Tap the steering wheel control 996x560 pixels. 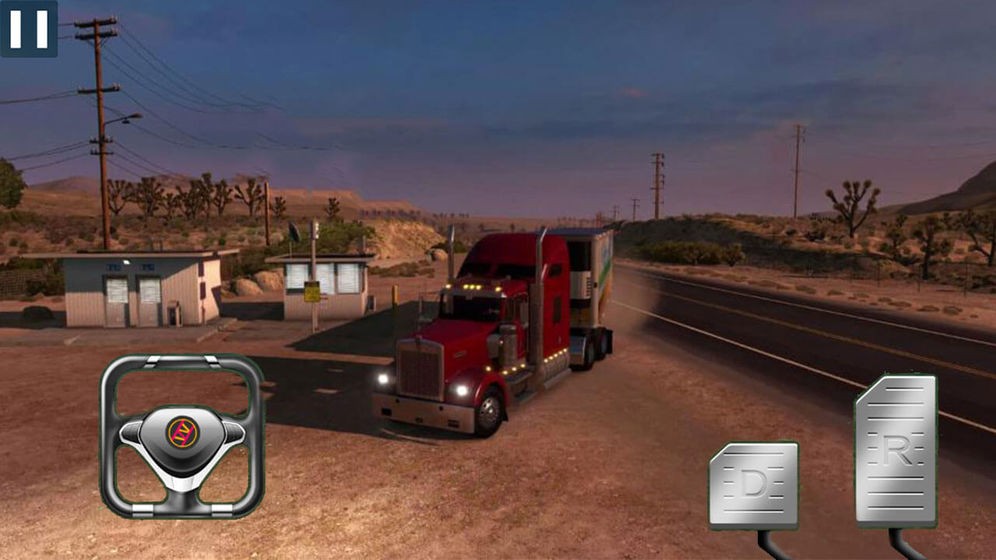[181, 435]
